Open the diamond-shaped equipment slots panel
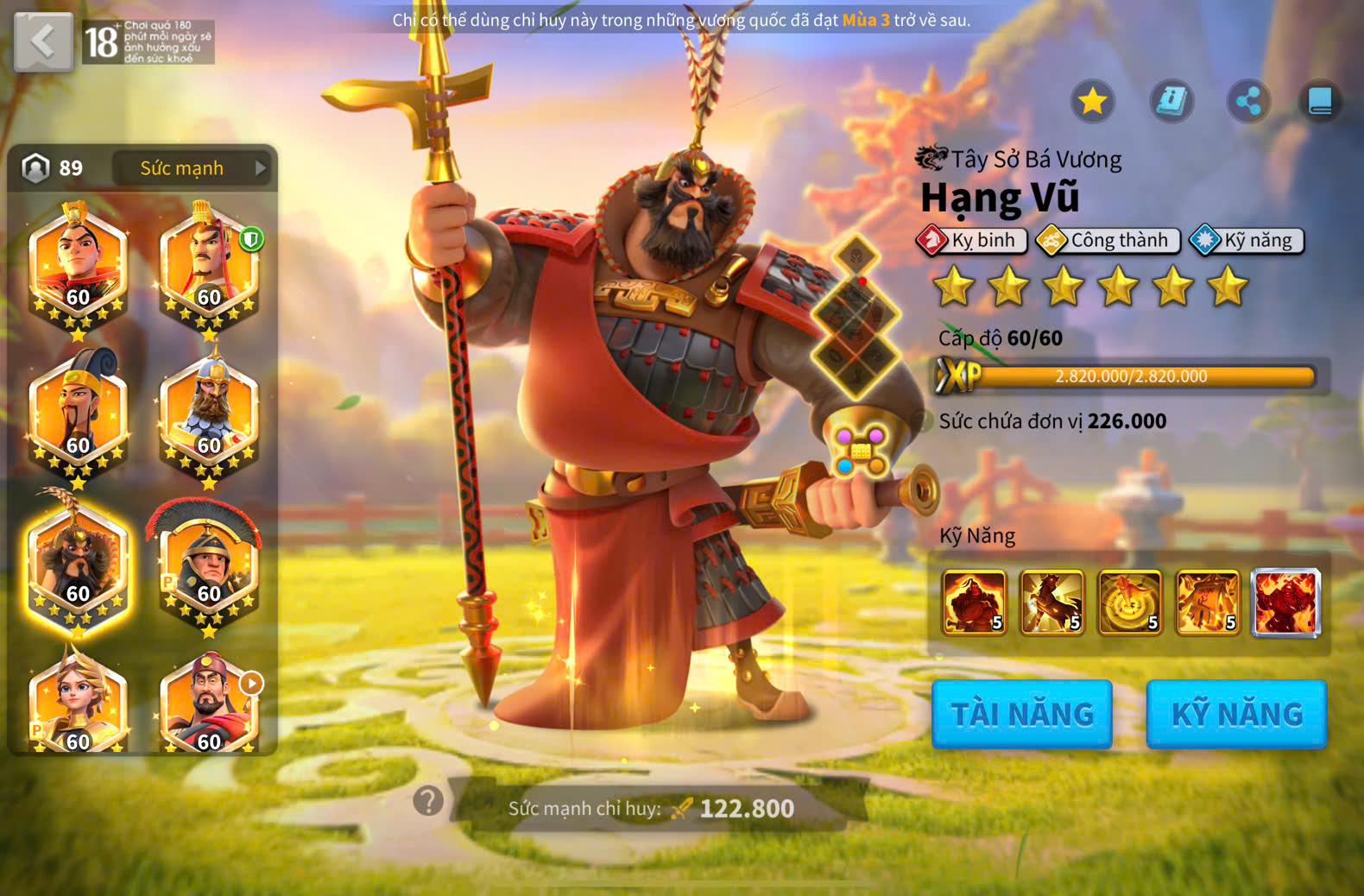The height and width of the screenshot is (896, 1364). (856, 317)
